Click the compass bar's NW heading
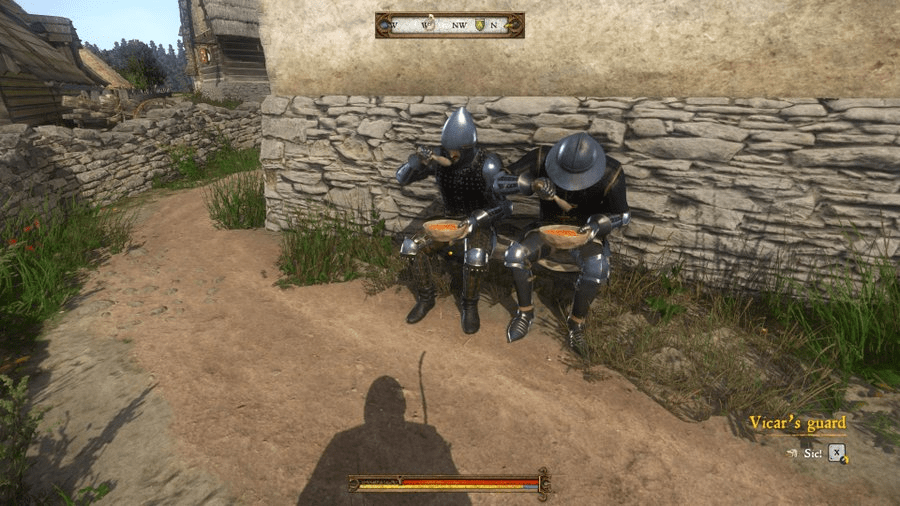The image size is (900, 506). coord(459,25)
